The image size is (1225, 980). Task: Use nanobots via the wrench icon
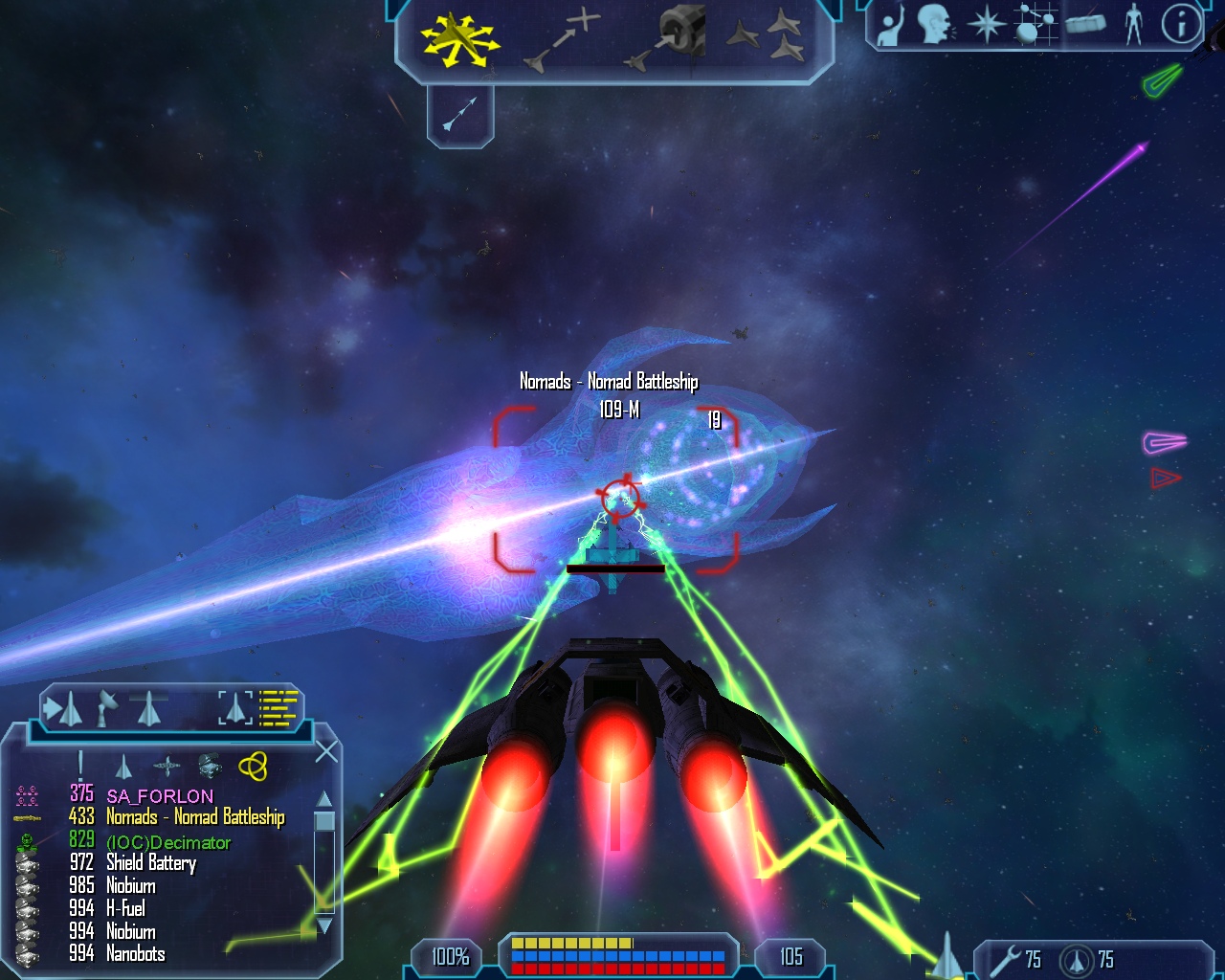click(x=1006, y=960)
